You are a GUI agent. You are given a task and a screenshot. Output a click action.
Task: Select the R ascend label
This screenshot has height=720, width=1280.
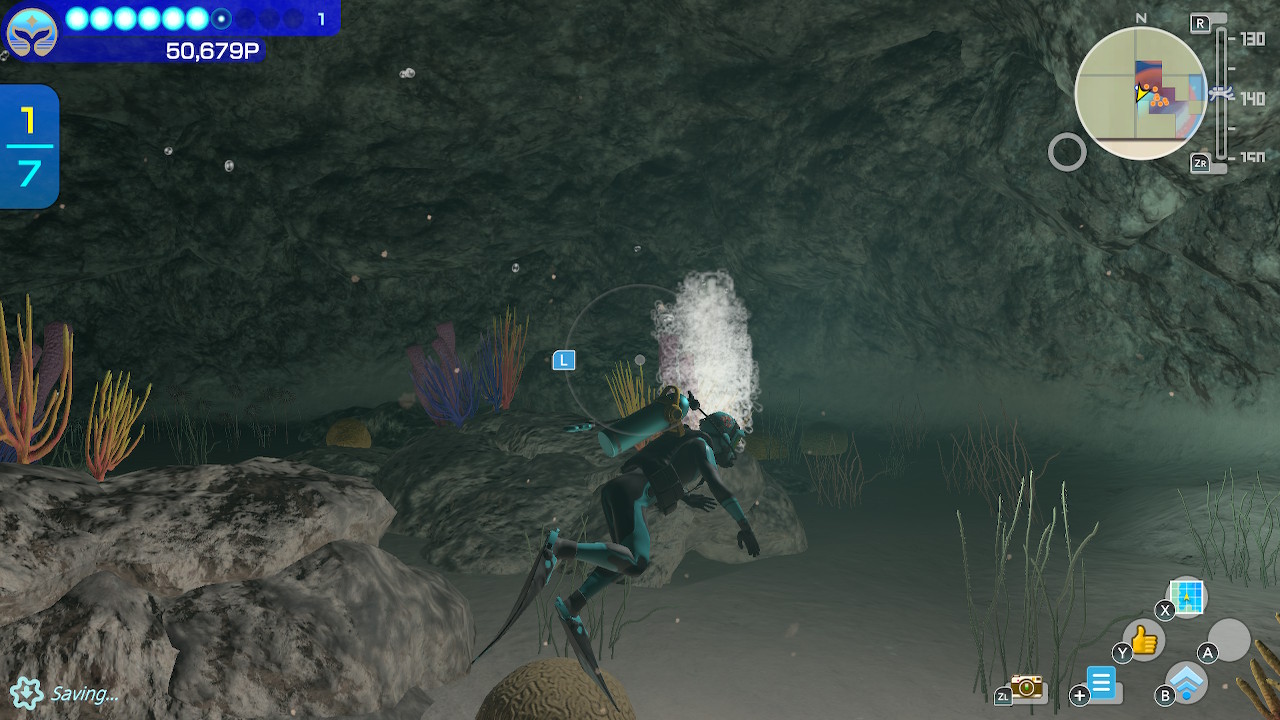1200,21
